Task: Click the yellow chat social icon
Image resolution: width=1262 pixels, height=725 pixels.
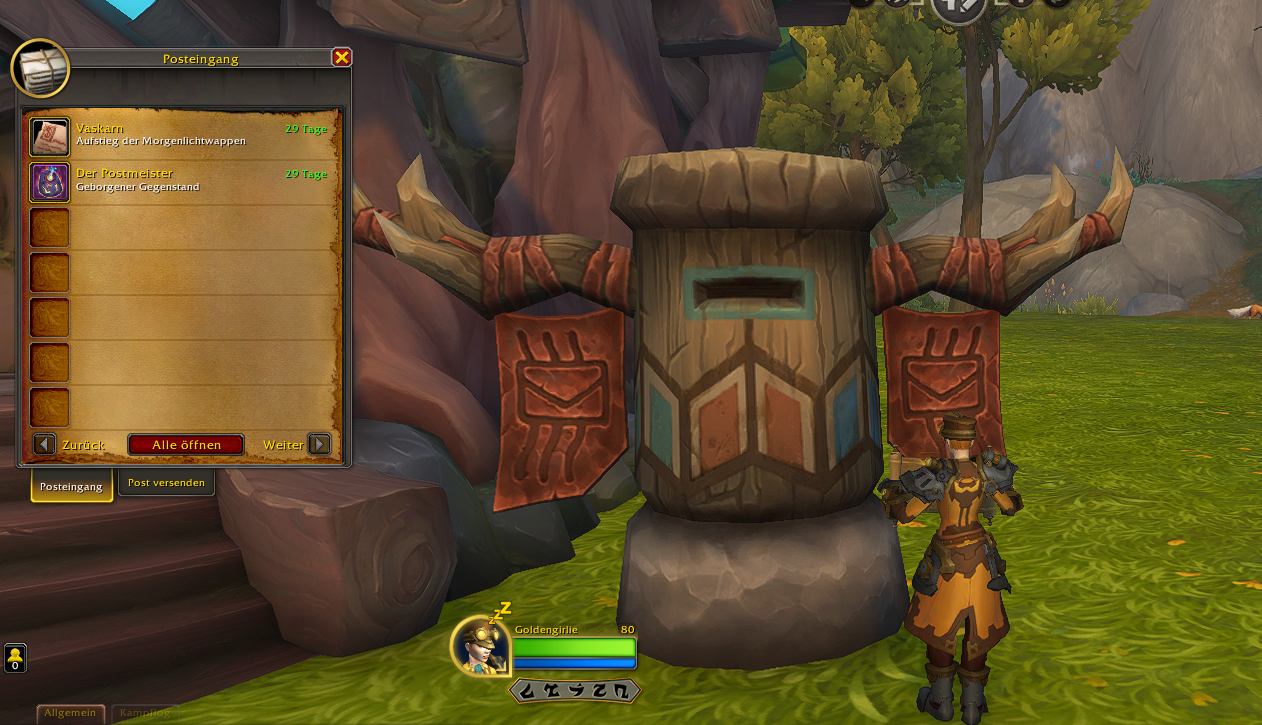Action: 15,658
